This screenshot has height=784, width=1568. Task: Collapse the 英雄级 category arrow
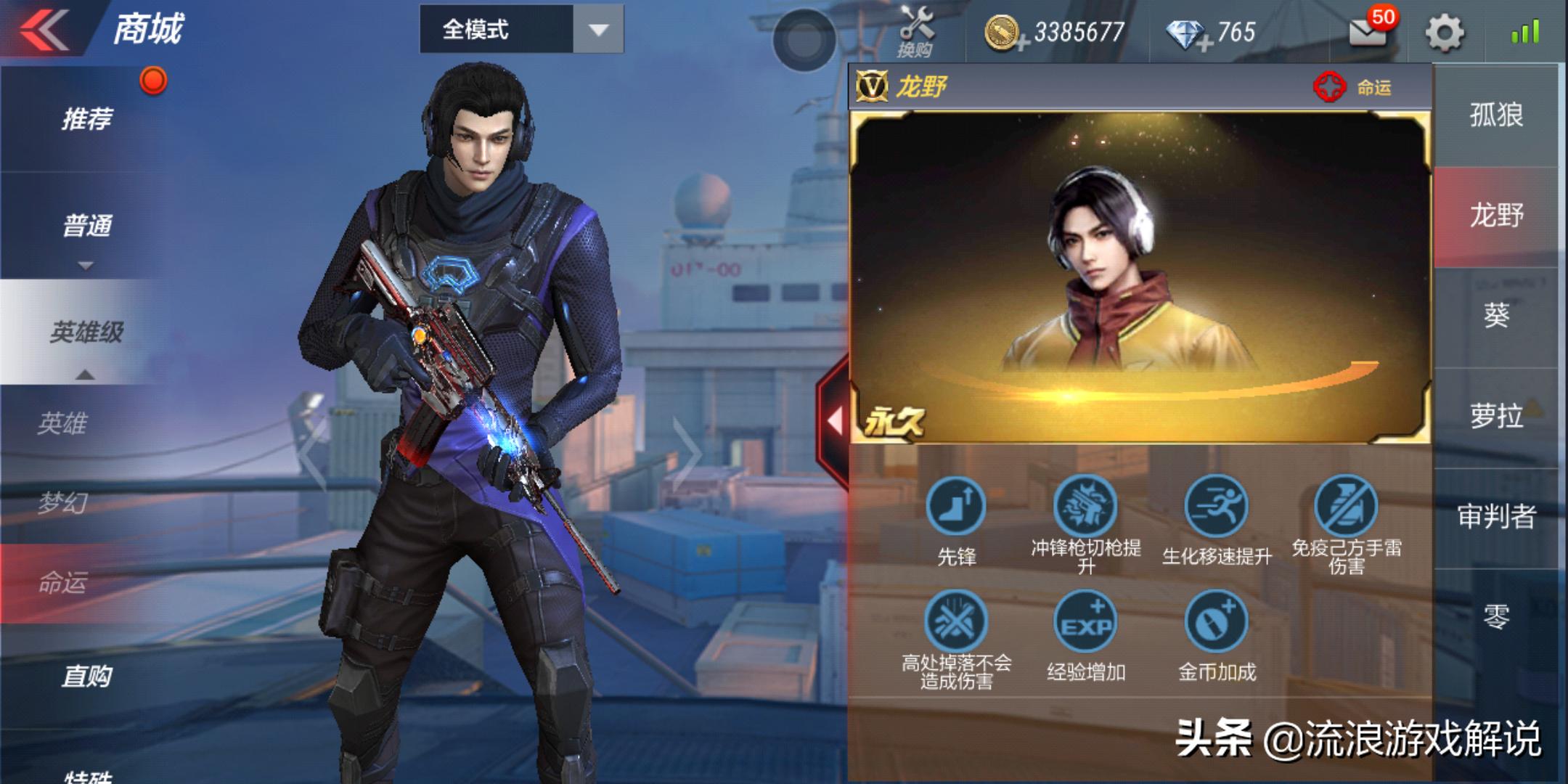(86, 375)
